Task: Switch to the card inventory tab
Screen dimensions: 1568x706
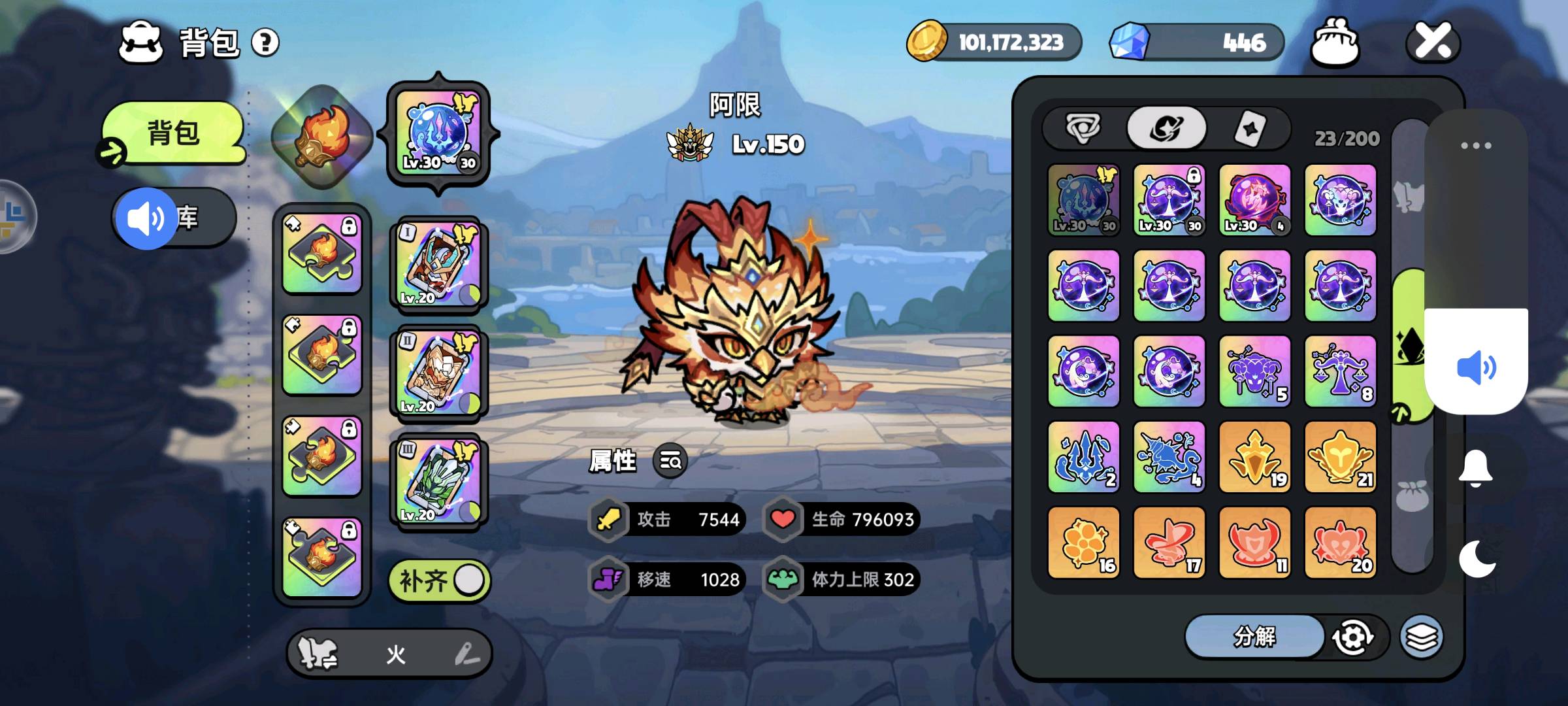Action: [x=1249, y=128]
